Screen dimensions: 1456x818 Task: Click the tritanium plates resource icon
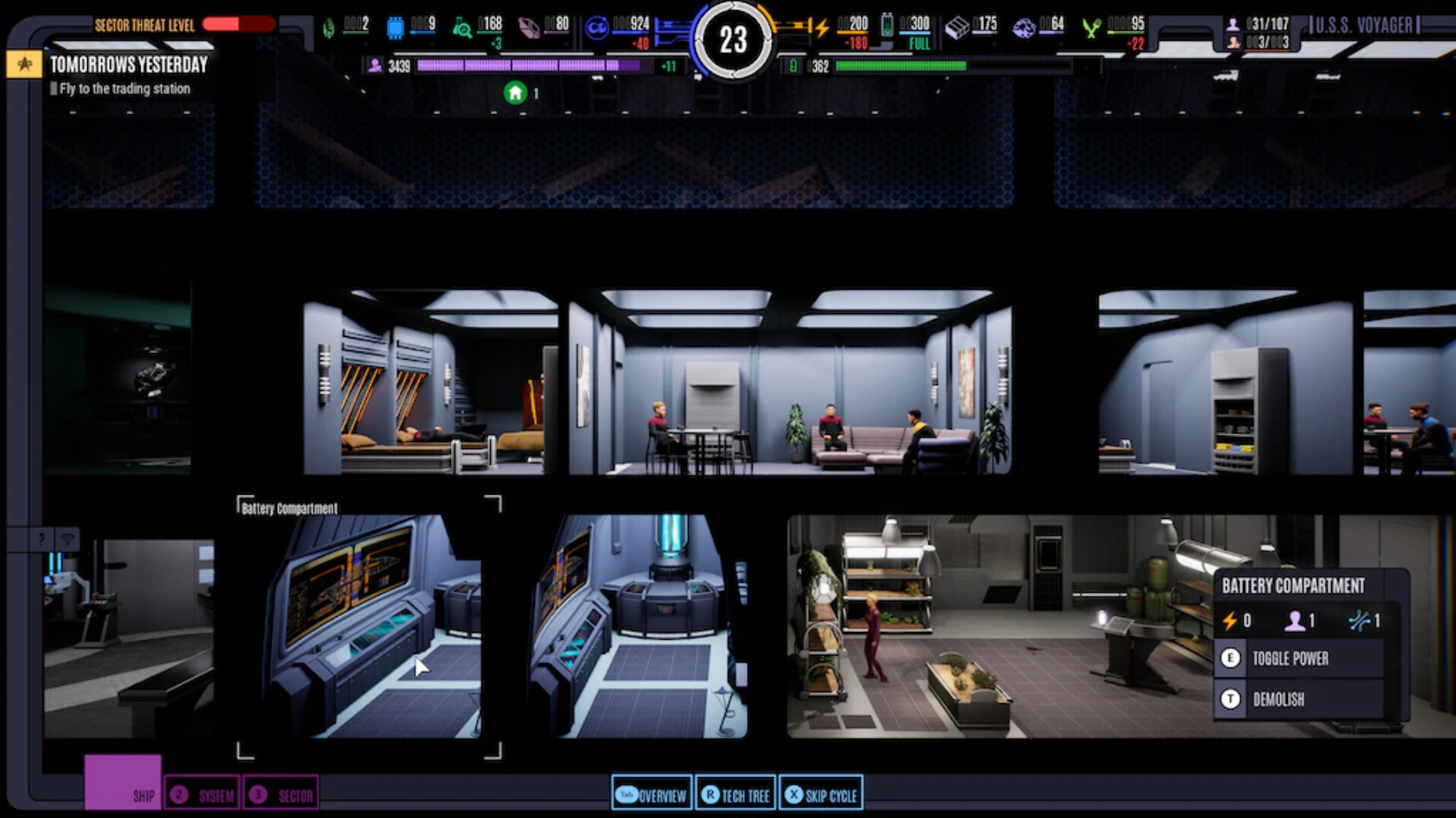pos(957,26)
